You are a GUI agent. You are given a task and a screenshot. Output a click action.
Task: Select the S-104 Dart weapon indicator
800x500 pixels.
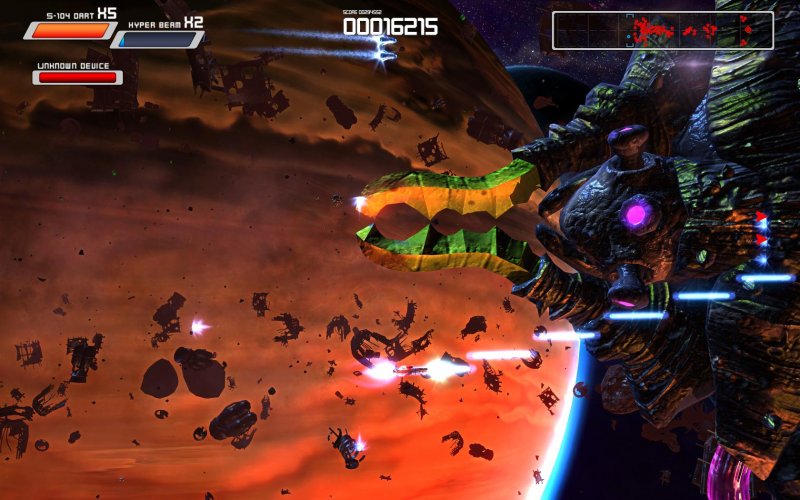pos(70,30)
